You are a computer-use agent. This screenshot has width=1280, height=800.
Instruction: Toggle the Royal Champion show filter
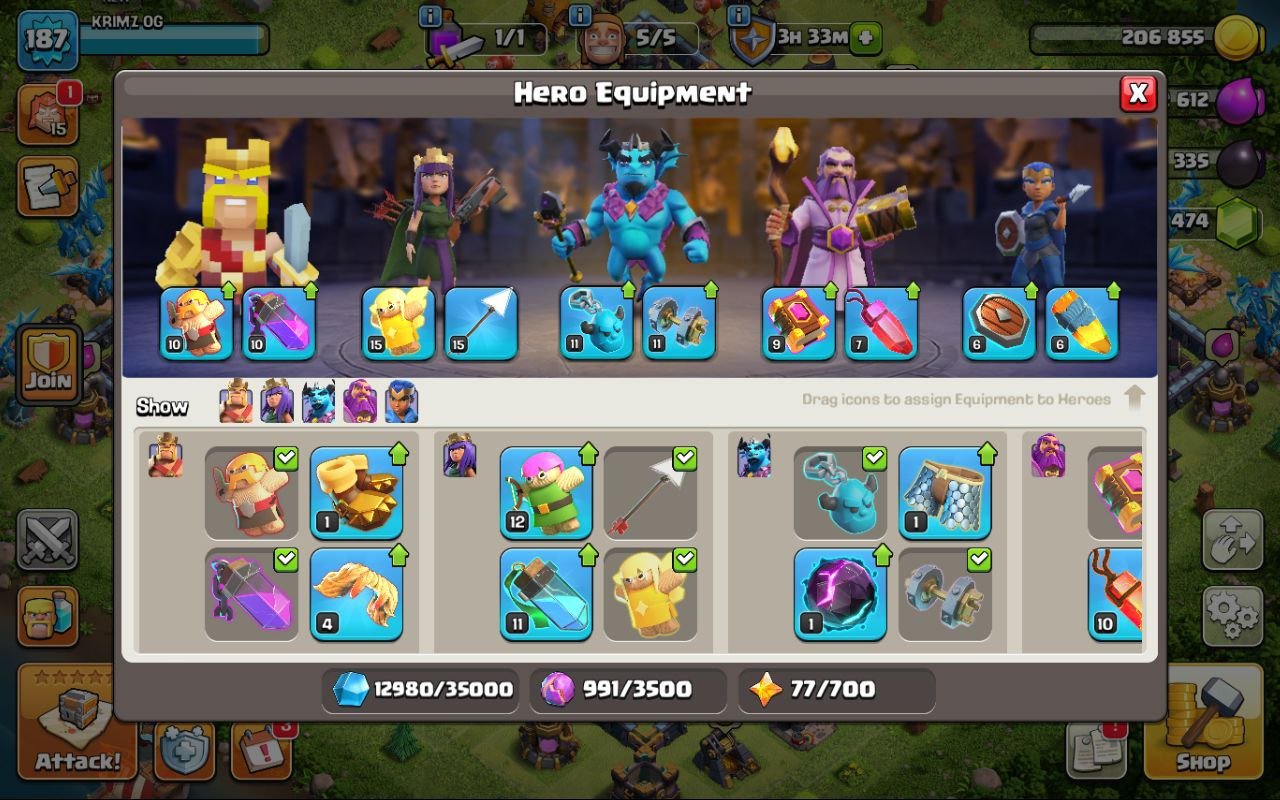coord(400,403)
